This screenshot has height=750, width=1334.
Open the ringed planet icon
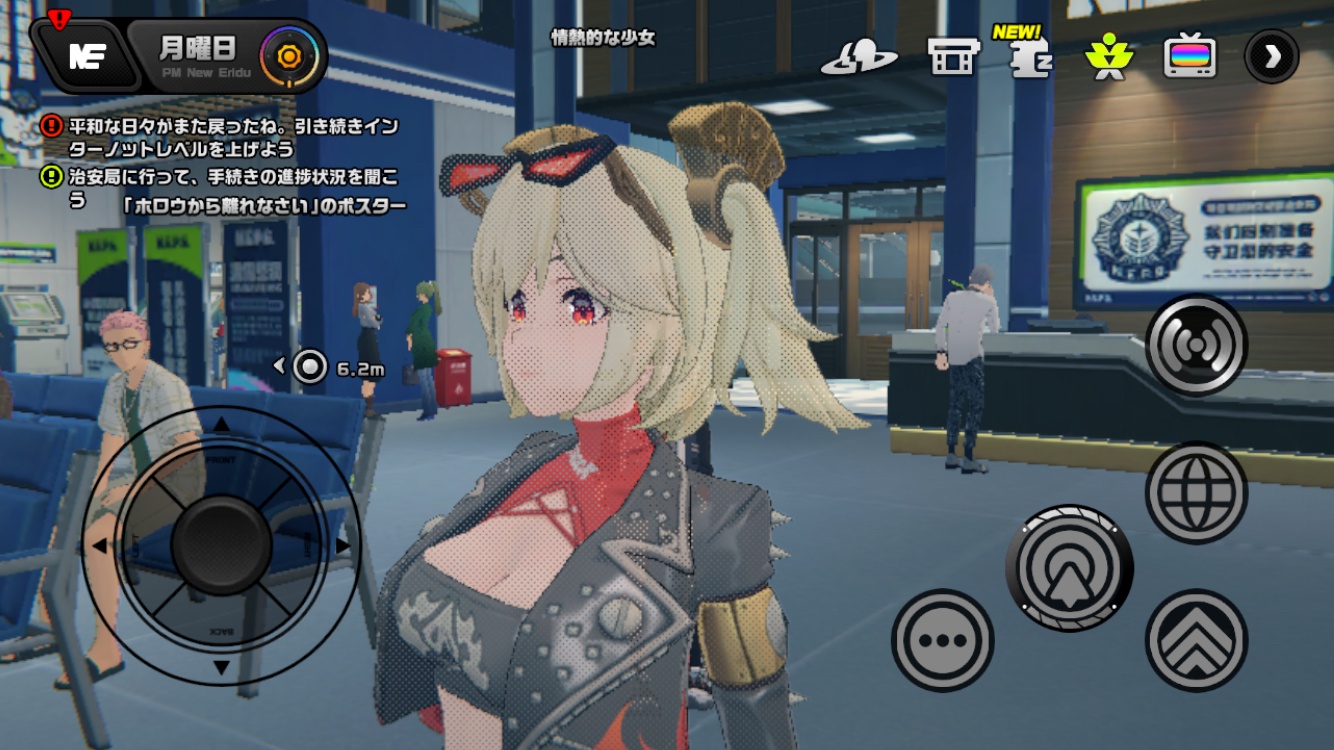point(858,59)
